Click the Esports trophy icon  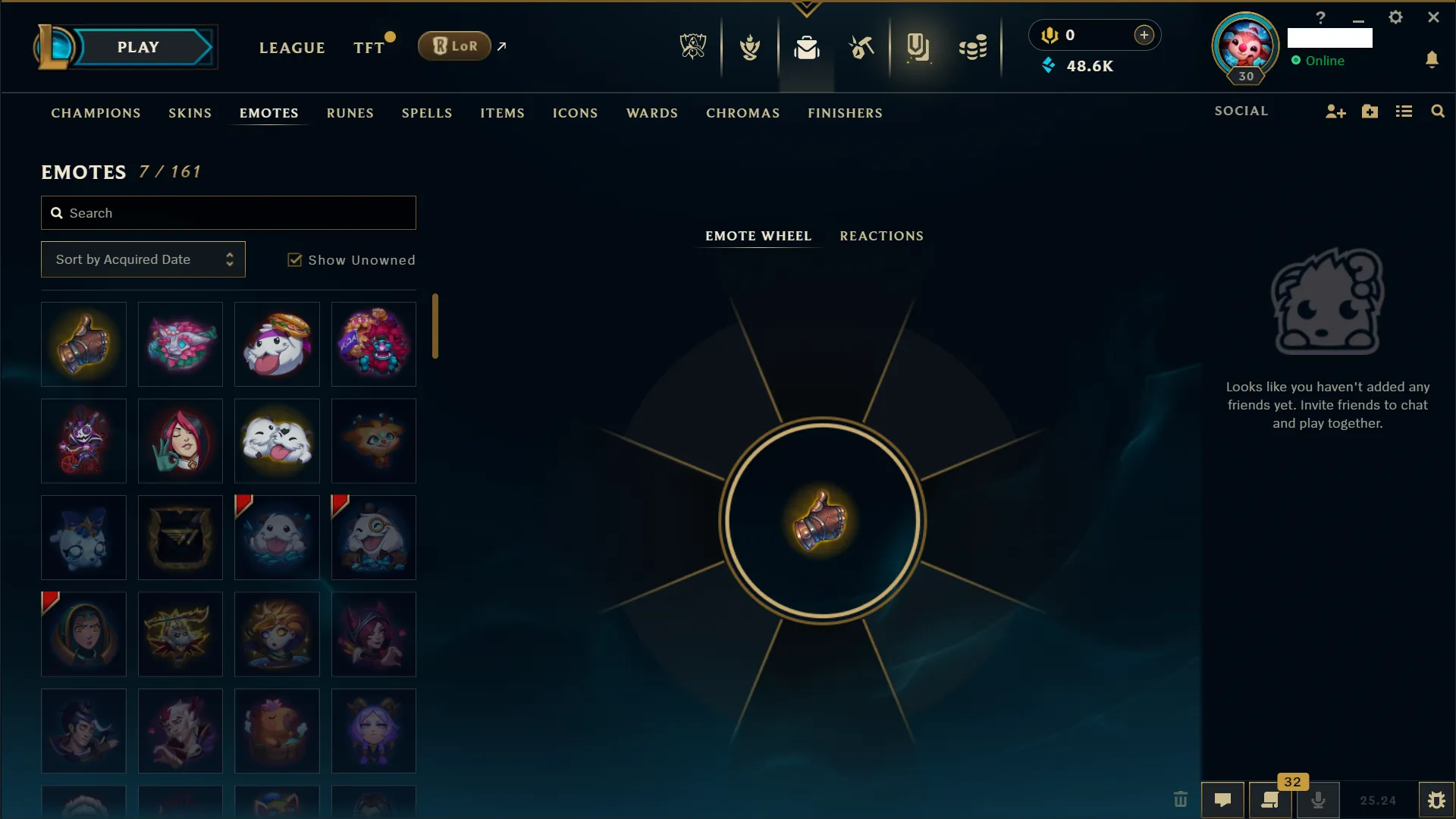[692, 47]
